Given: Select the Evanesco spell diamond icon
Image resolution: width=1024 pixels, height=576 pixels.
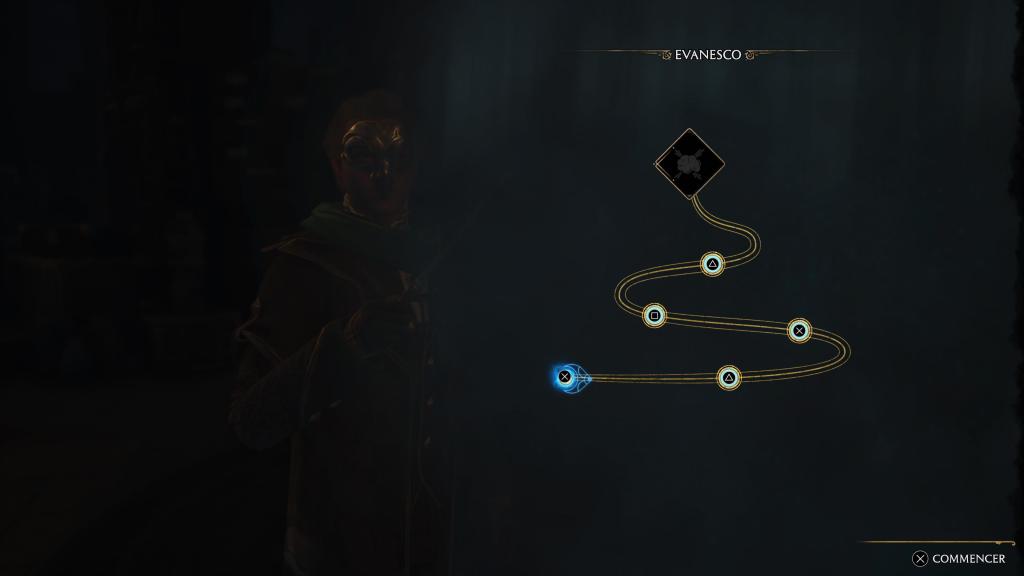Looking at the screenshot, I should coord(689,163).
